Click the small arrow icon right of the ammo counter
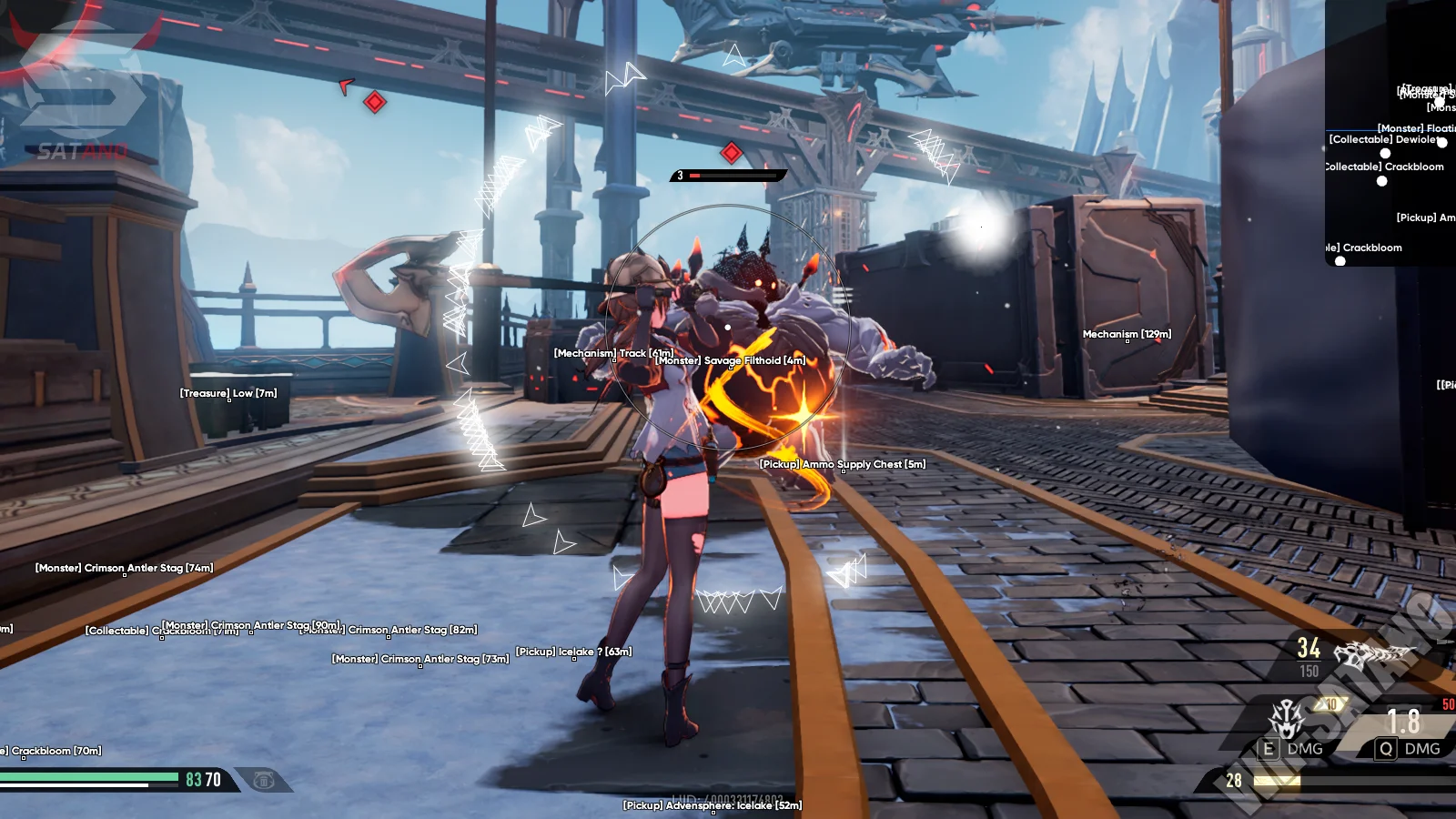1456x819 pixels. click(1444, 641)
